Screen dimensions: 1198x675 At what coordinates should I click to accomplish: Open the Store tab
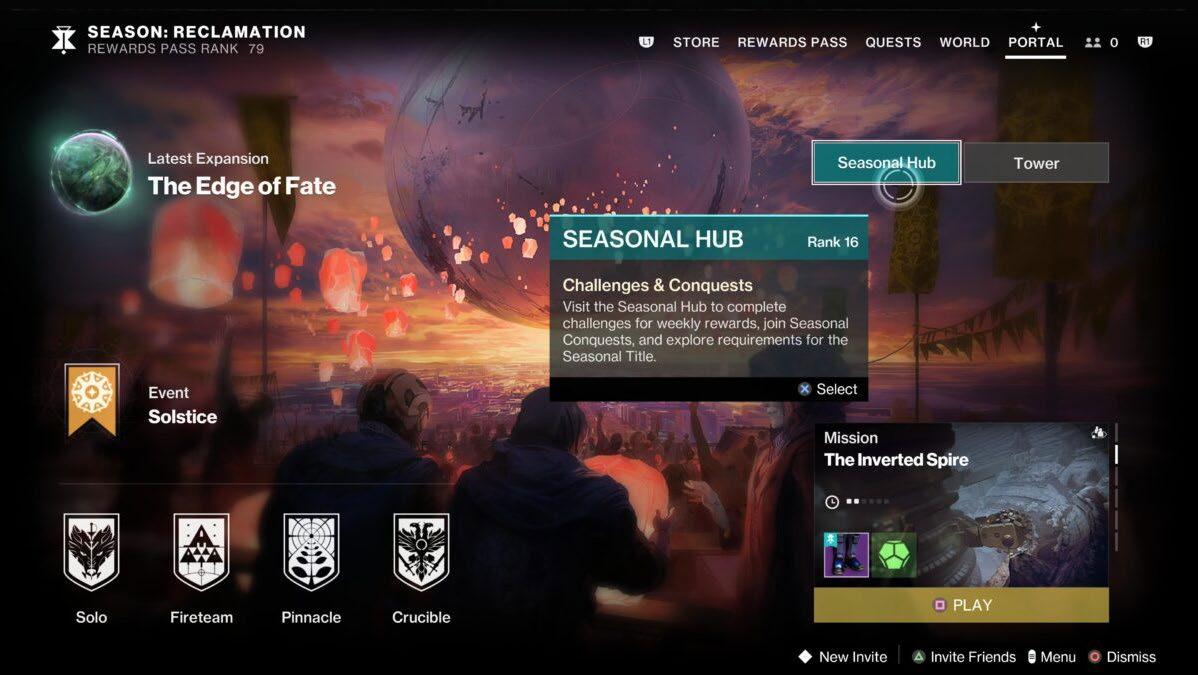(696, 42)
